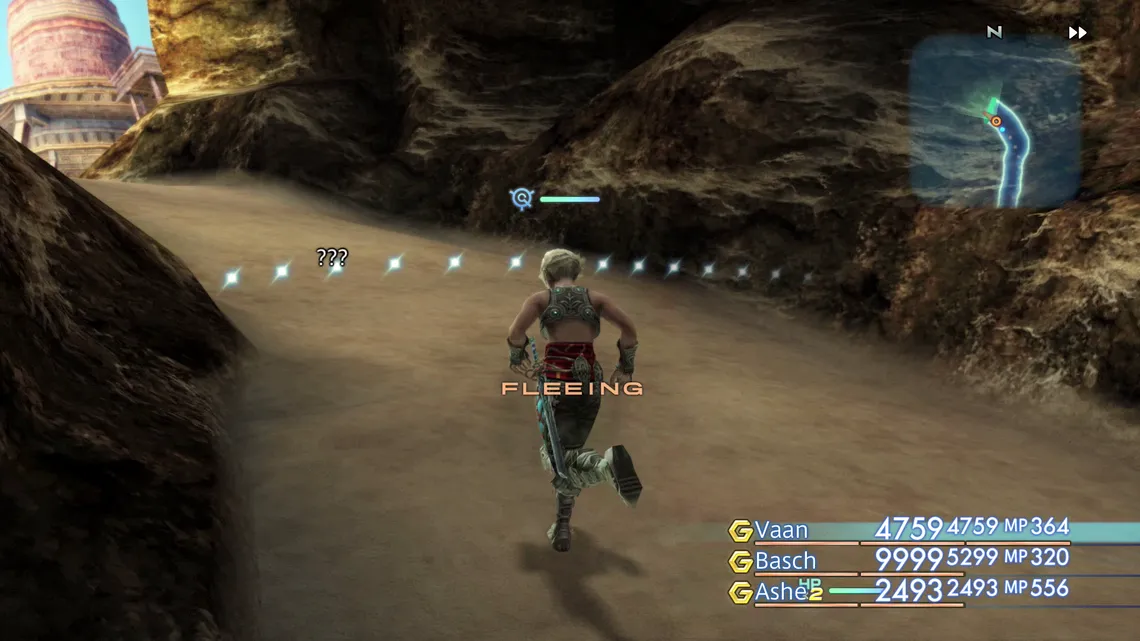Toggle Vaan's gambit icon
Viewport: 1140px width, 641px height.
[740, 531]
